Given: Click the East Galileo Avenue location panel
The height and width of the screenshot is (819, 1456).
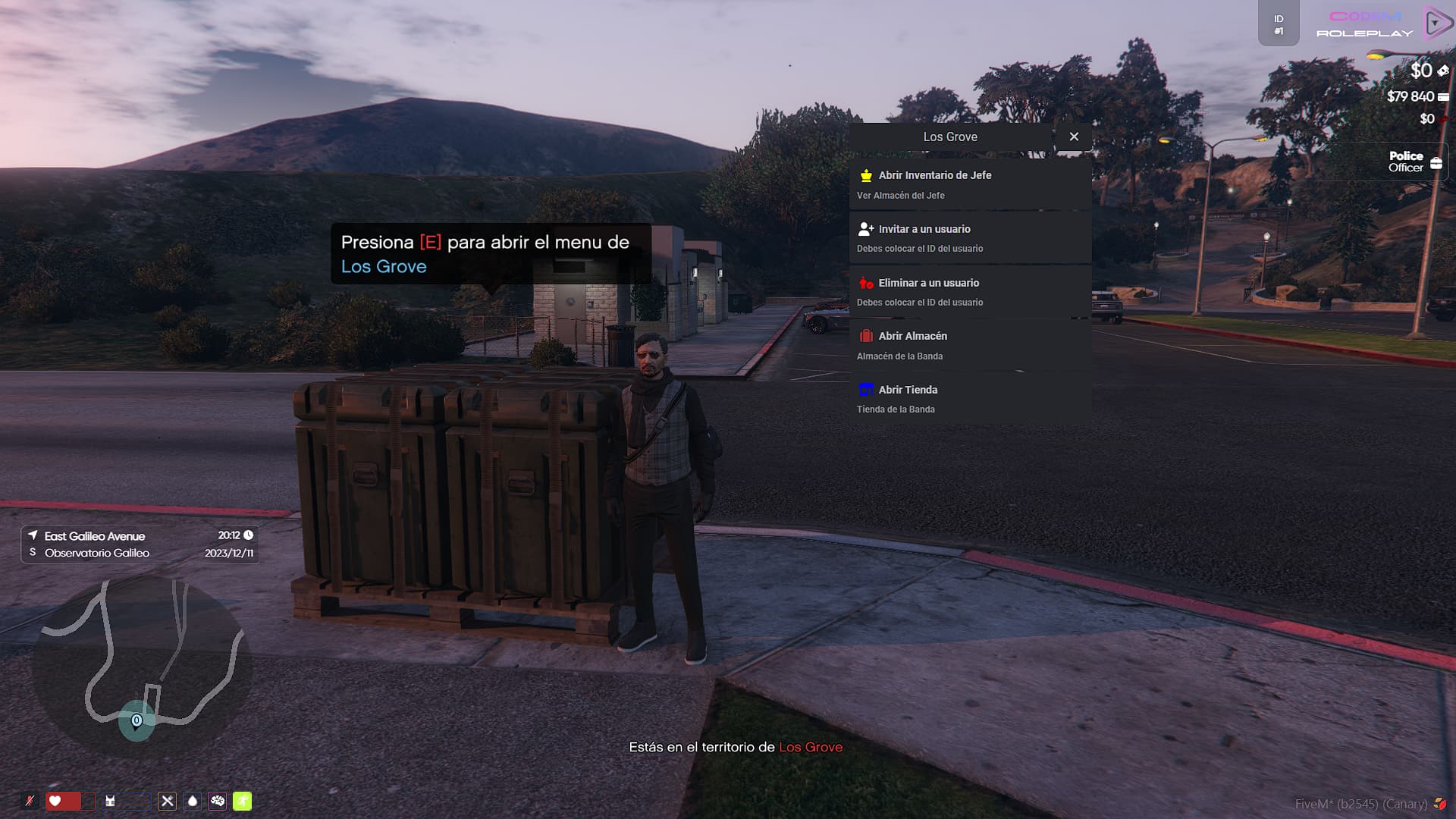Looking at the screenshot, I should point(140,544).
